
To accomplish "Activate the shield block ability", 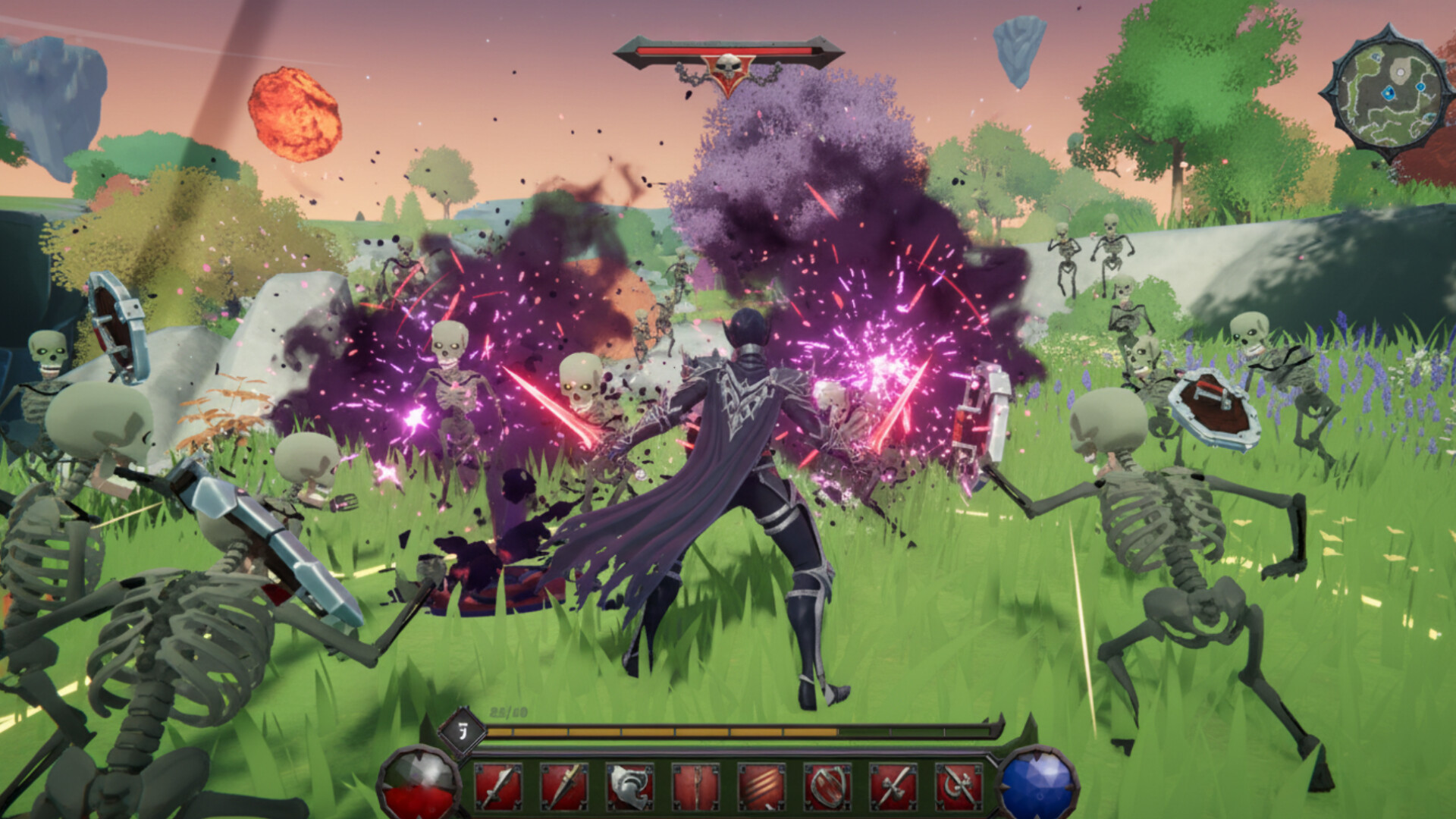I will (x=827, y=787).
